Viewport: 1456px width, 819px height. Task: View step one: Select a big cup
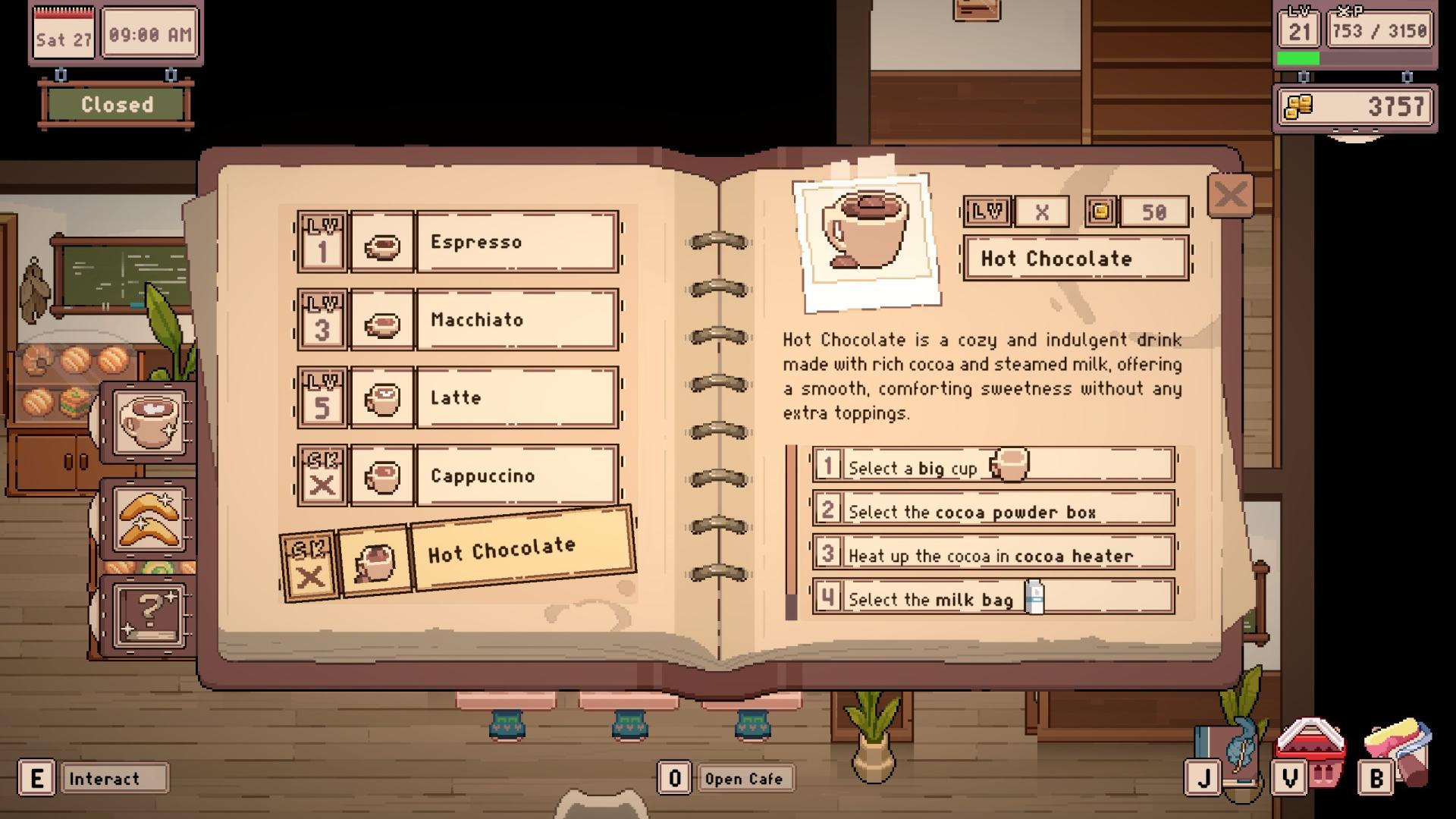[993, 466]
